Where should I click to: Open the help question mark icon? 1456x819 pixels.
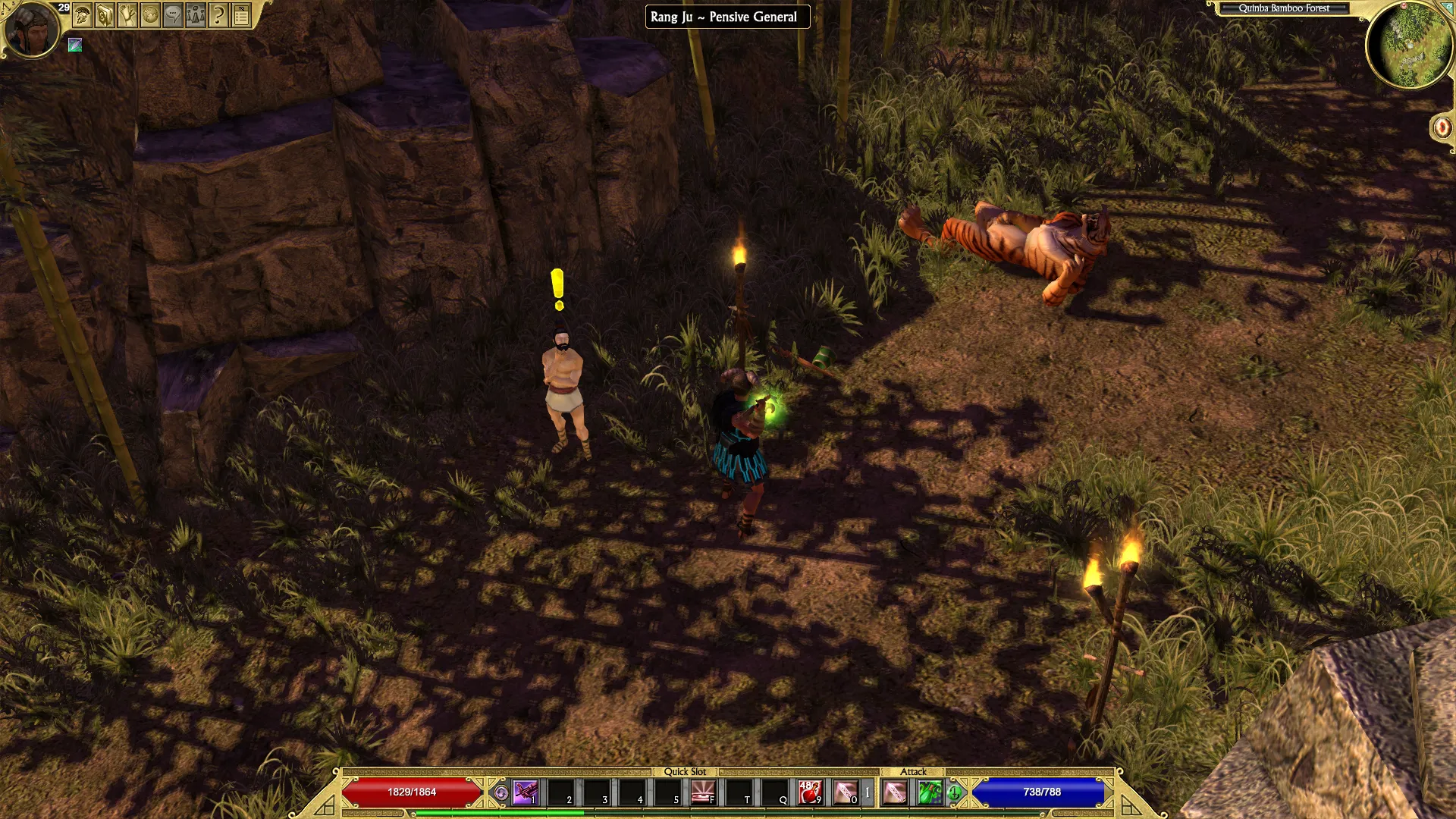coord(218,14)
